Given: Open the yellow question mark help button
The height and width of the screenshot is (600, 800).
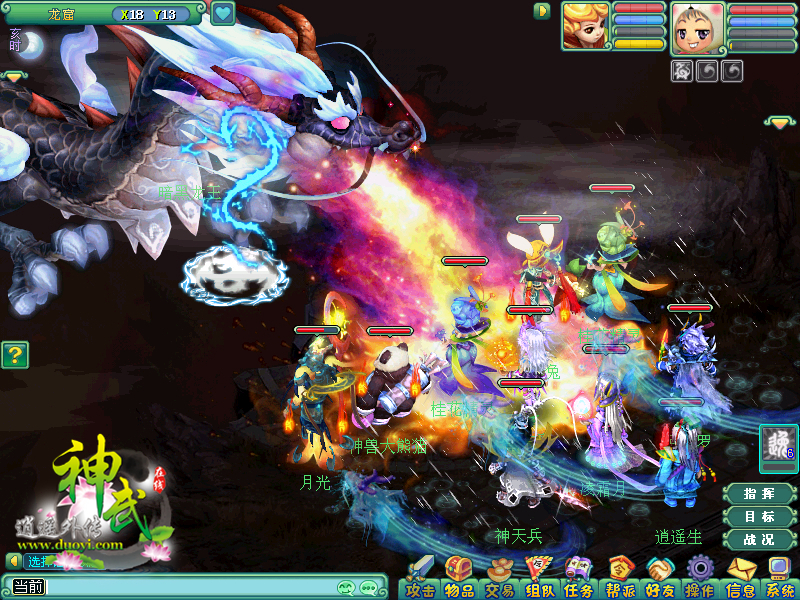Looking at the screenshot, I should pos(13,354).
